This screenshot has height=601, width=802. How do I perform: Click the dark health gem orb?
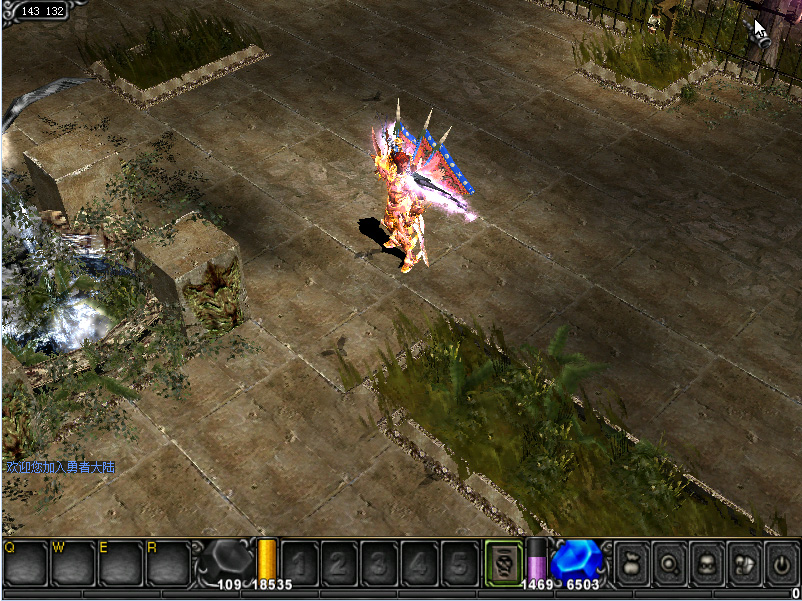click(x=229, y=560)
